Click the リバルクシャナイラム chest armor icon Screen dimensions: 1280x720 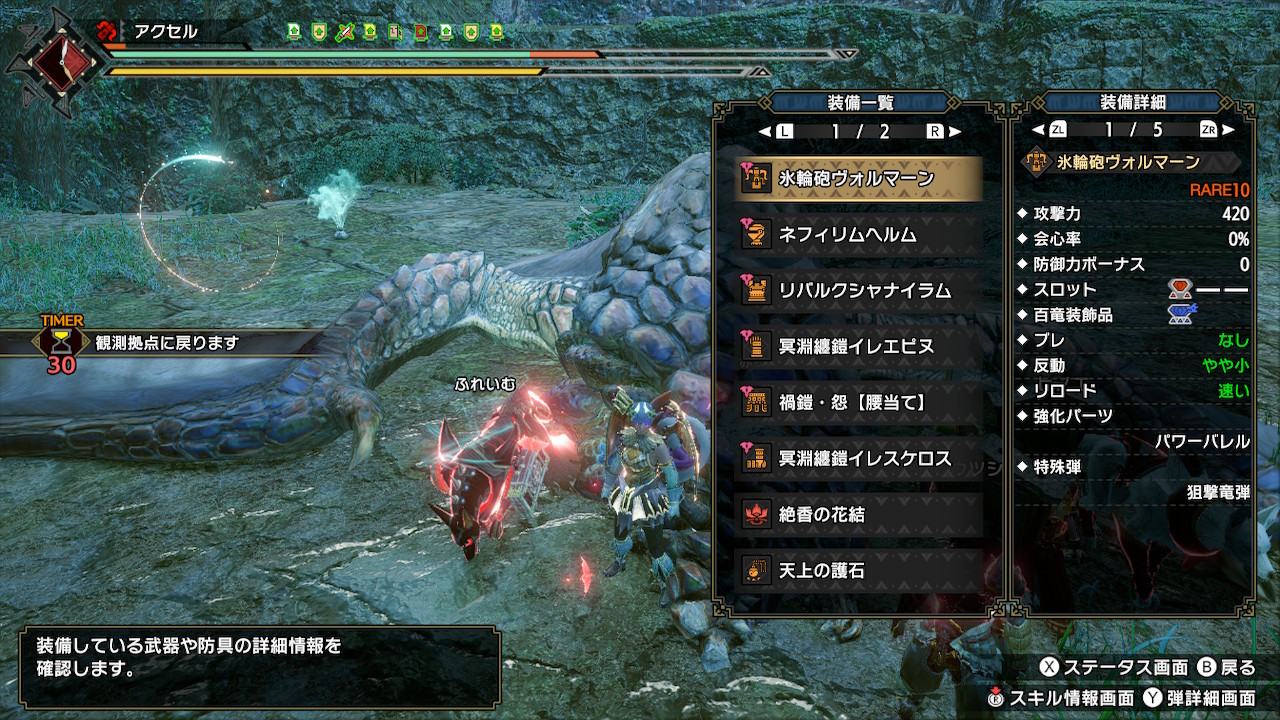coord(757,290)
